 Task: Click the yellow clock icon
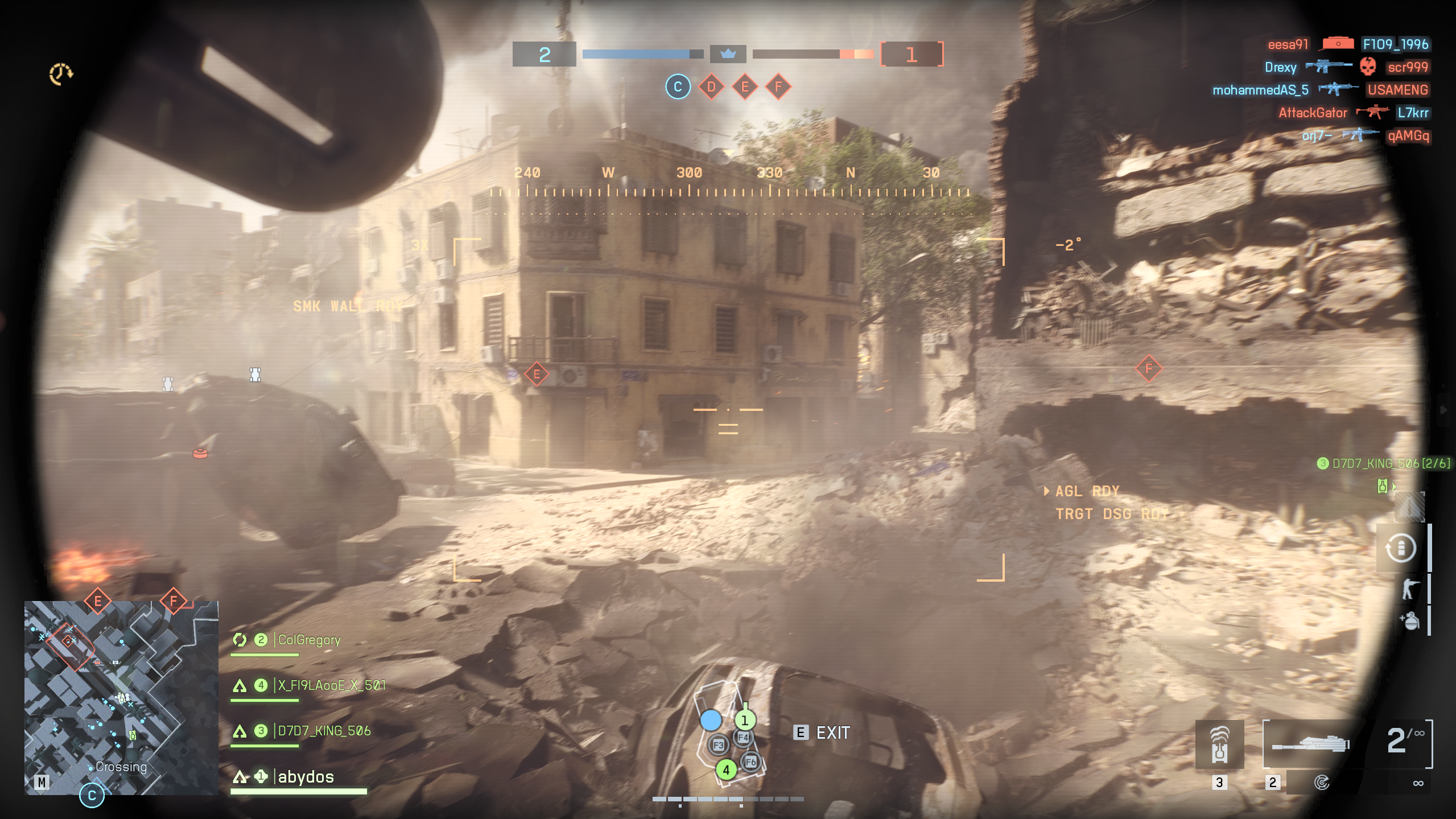(60, 73)
